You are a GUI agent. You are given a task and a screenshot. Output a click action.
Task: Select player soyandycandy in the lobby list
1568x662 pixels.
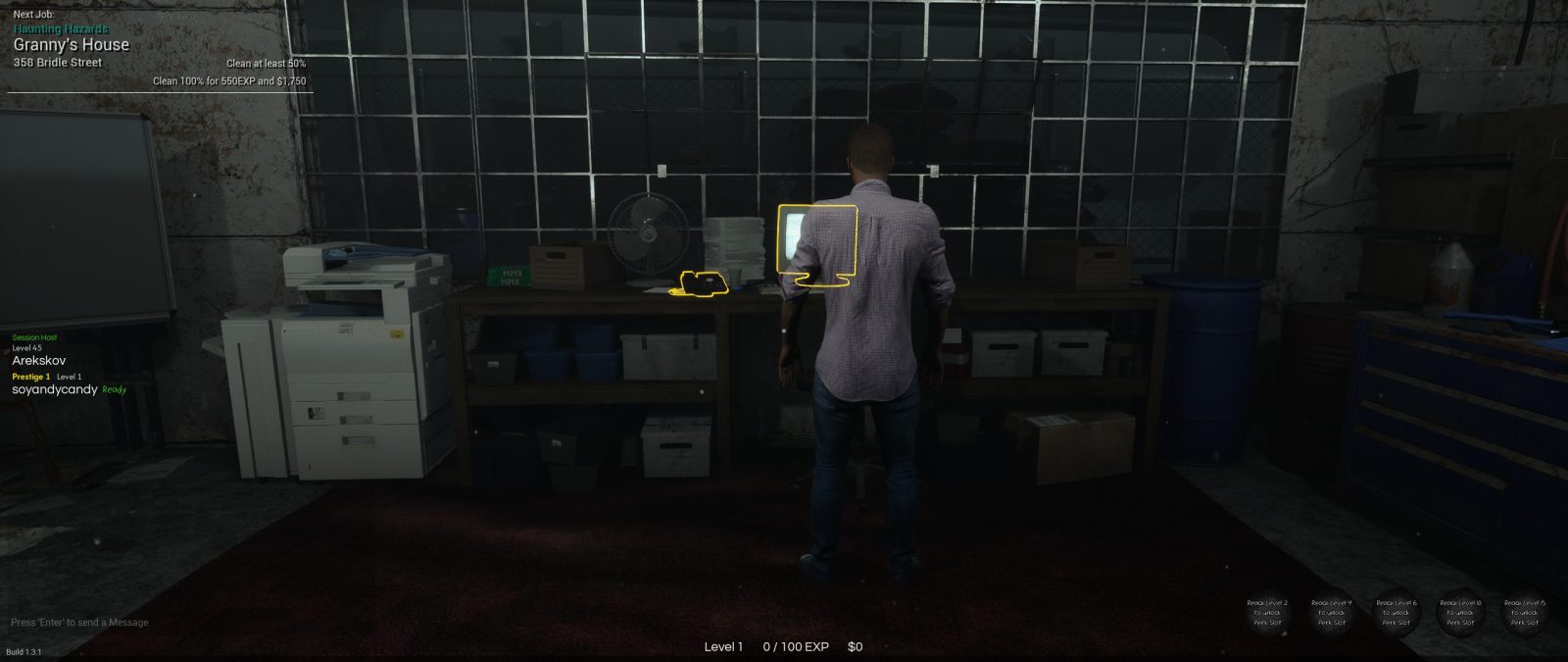tap(55, 389)
